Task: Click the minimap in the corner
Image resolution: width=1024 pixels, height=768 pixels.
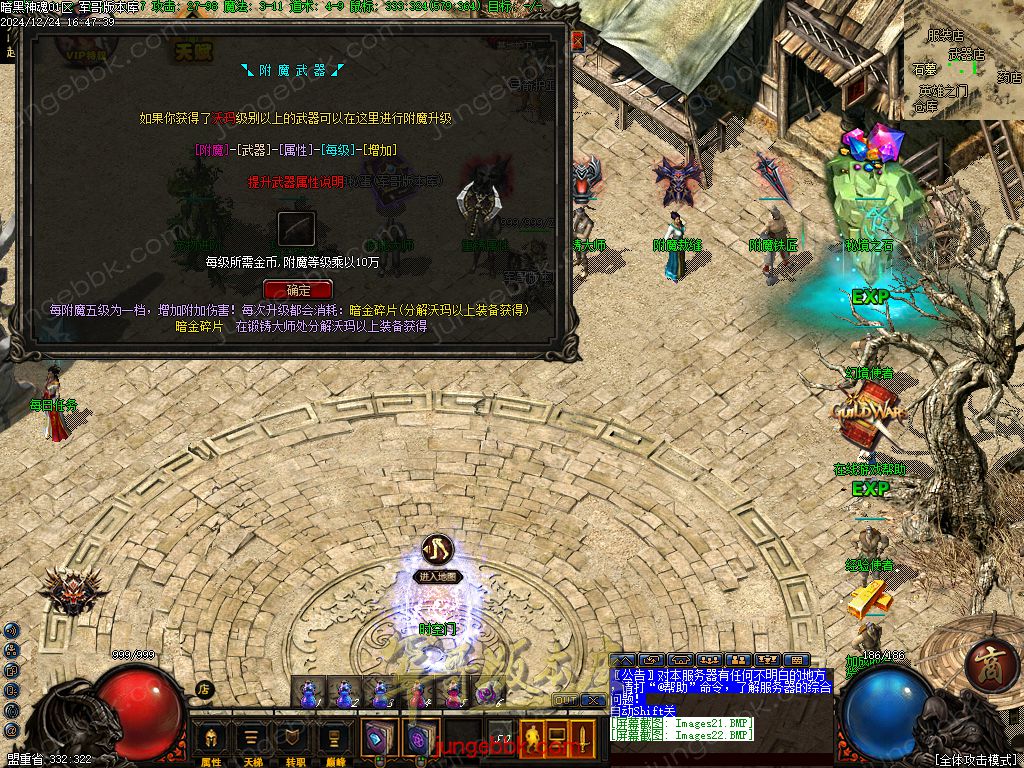Action: 962,60
